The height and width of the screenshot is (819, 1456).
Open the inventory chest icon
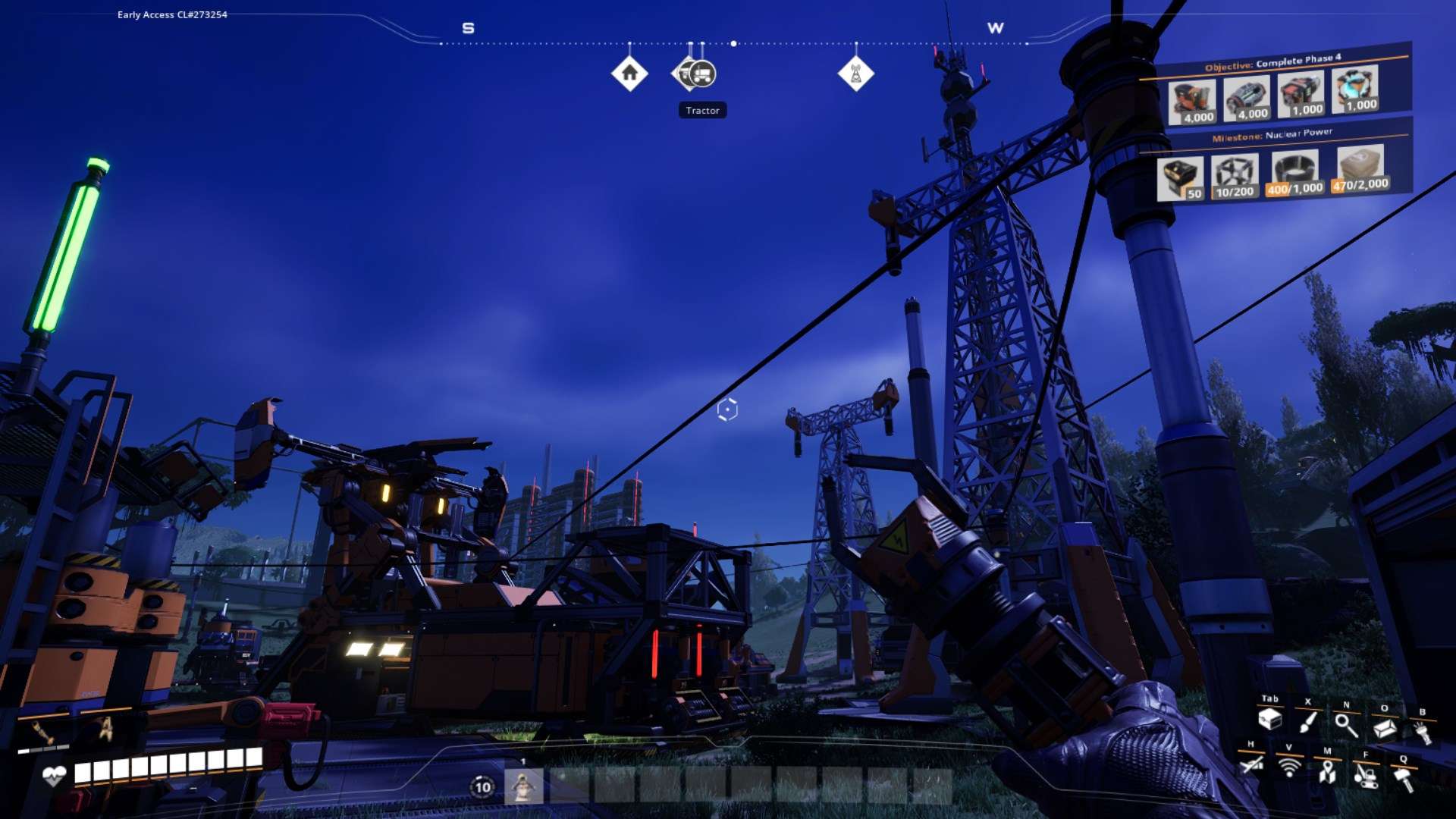pyautogui.click(x=1269, y=719)
